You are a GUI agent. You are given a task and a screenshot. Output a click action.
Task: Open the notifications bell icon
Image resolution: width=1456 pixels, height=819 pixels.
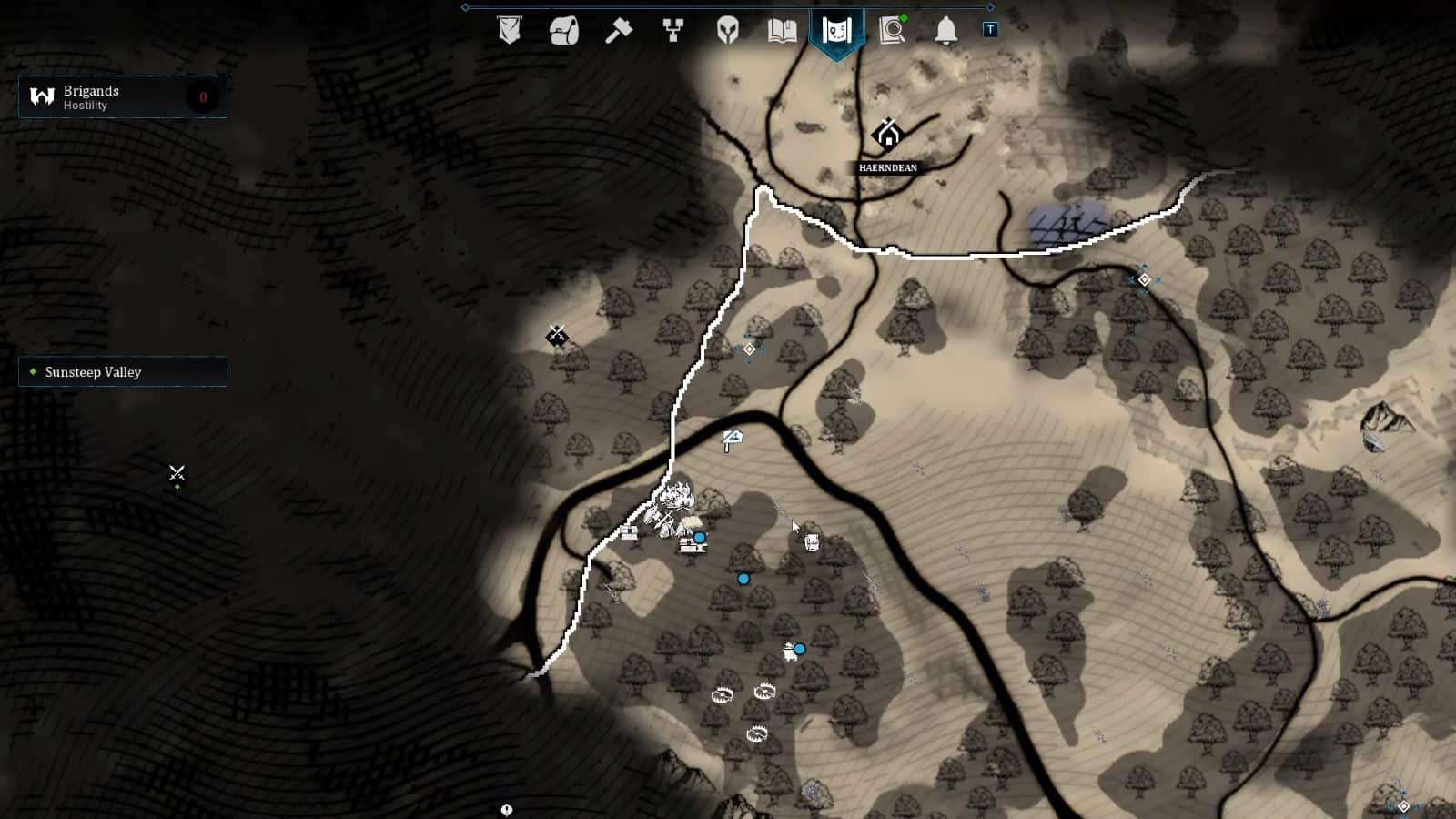[x=945, y=30]
